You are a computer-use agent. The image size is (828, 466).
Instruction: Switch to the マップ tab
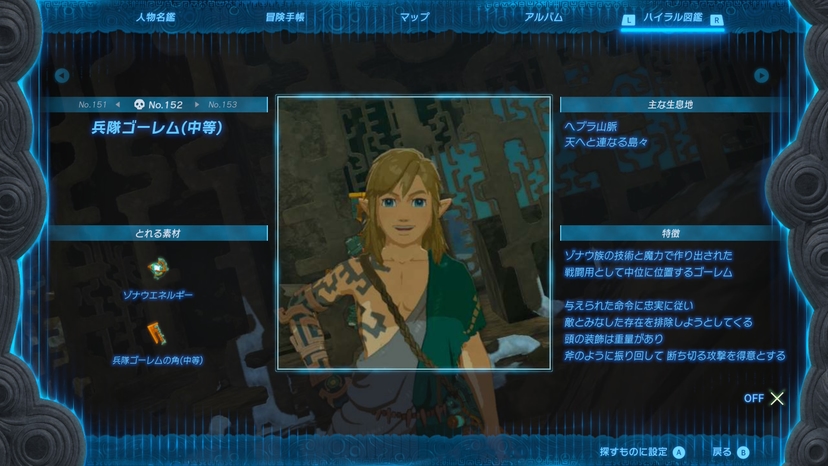(414, 17)
